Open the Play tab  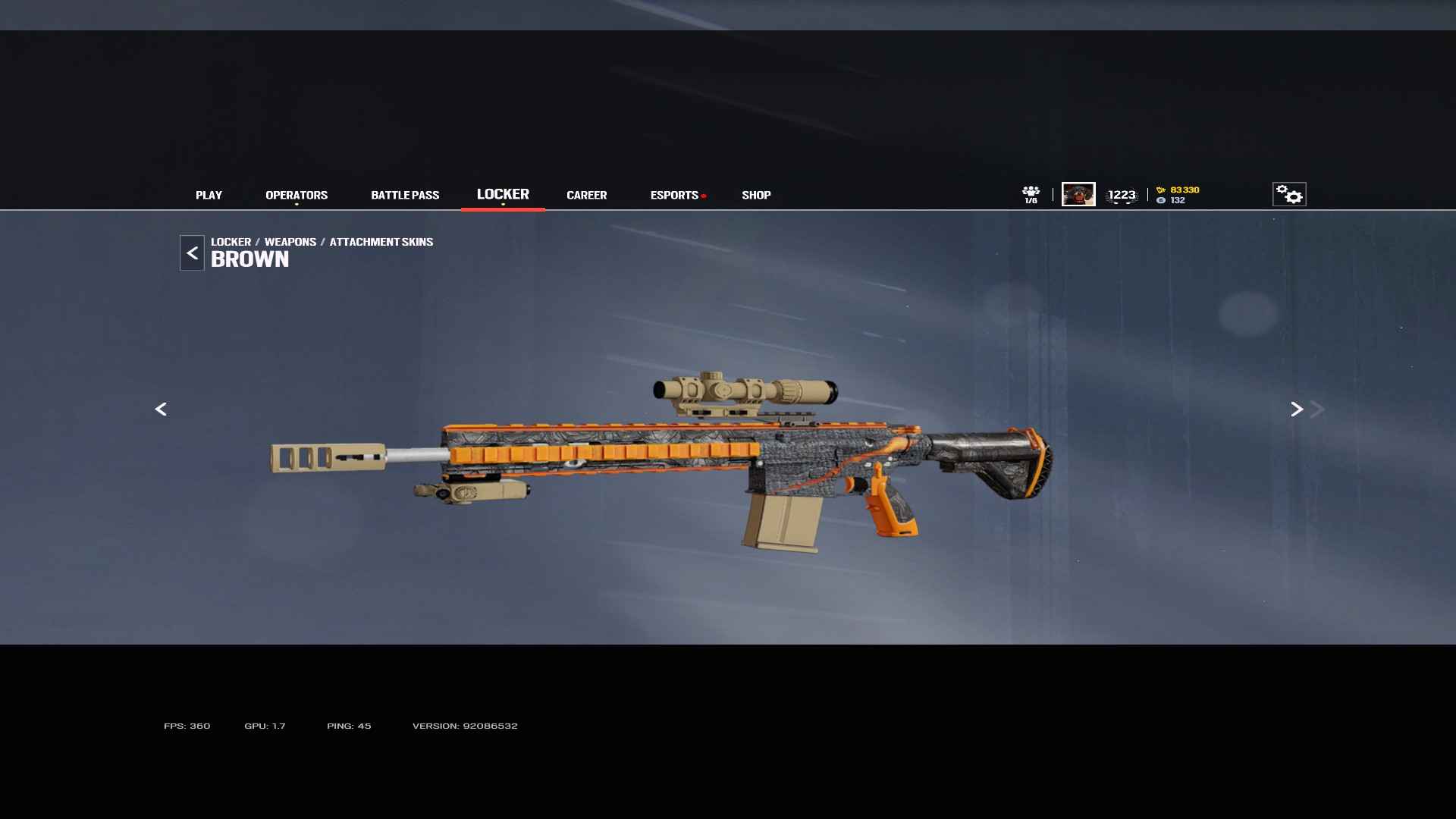click(209, 195)
